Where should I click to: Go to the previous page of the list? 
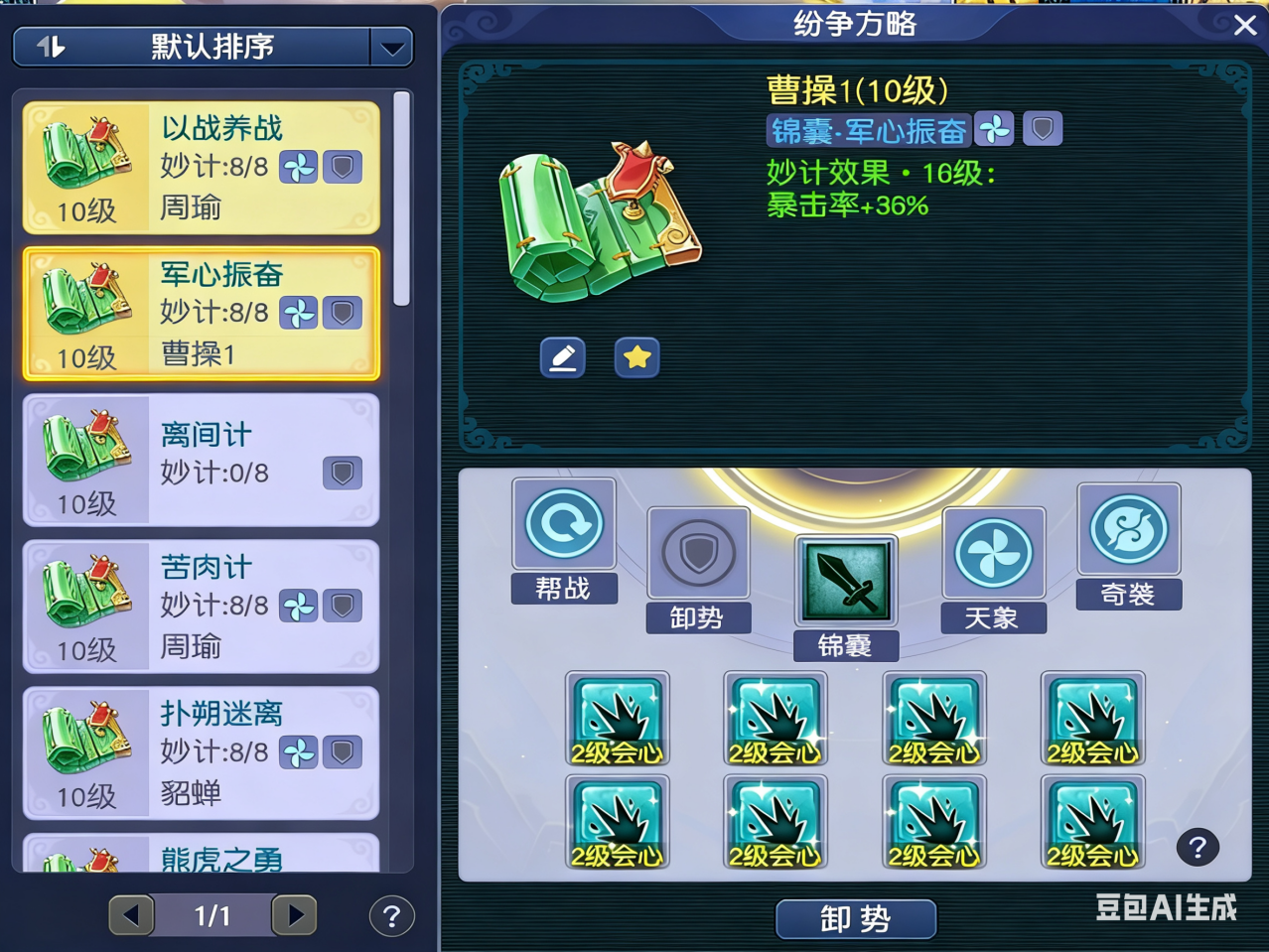tap(132, 915)
